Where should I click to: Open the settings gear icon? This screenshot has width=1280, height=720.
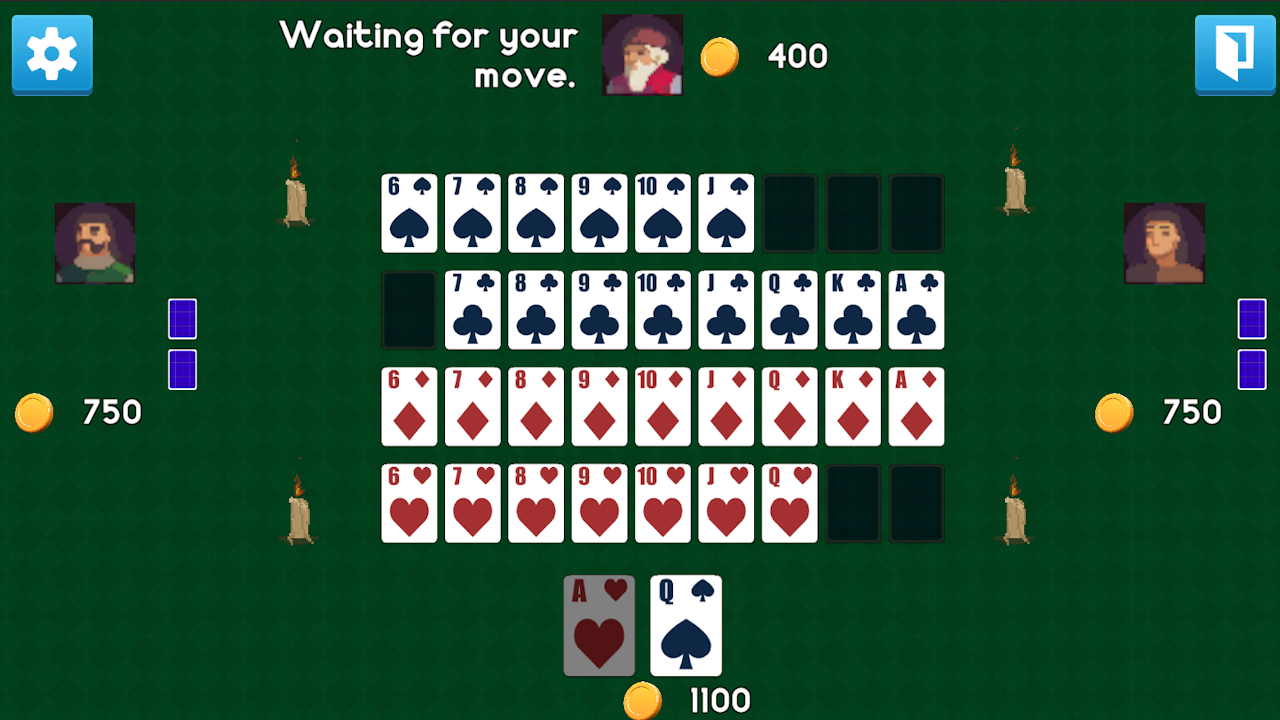[51, 56]
